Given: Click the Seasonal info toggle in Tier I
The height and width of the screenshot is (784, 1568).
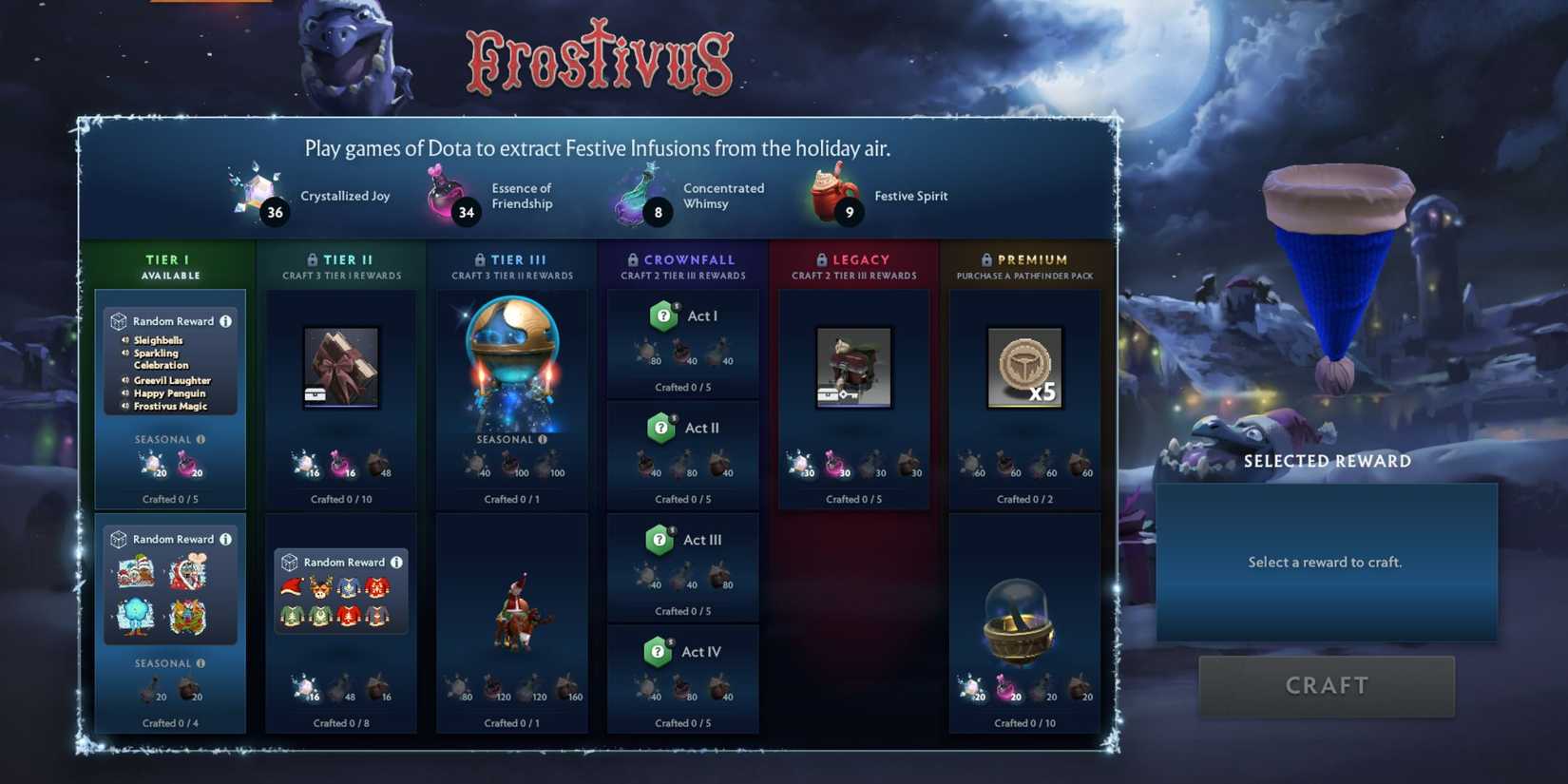Looking at the screenshot, I should pyautogui.click(x=201, y=439).
